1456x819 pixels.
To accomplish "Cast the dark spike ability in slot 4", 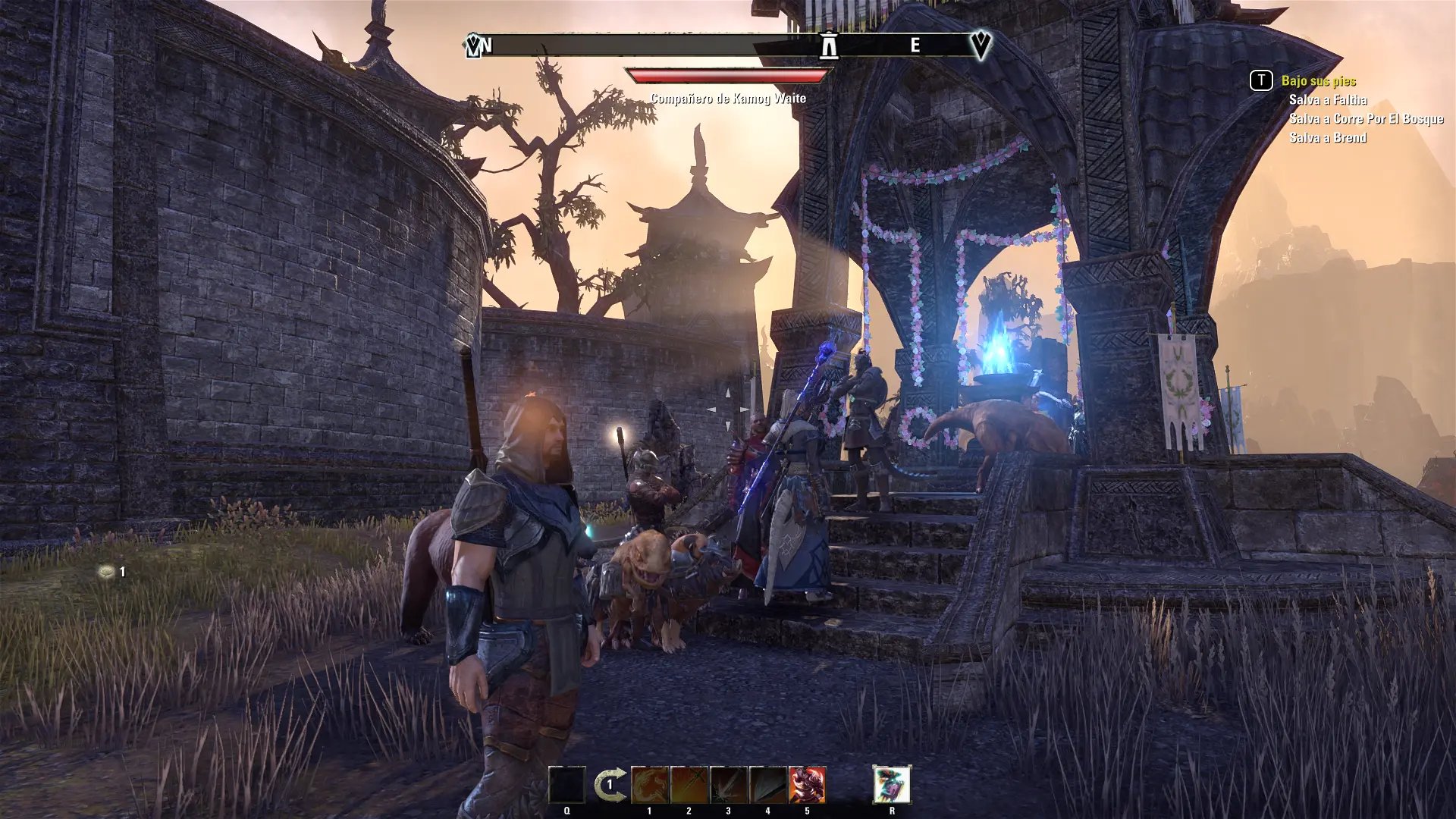I will click(767, 785).
